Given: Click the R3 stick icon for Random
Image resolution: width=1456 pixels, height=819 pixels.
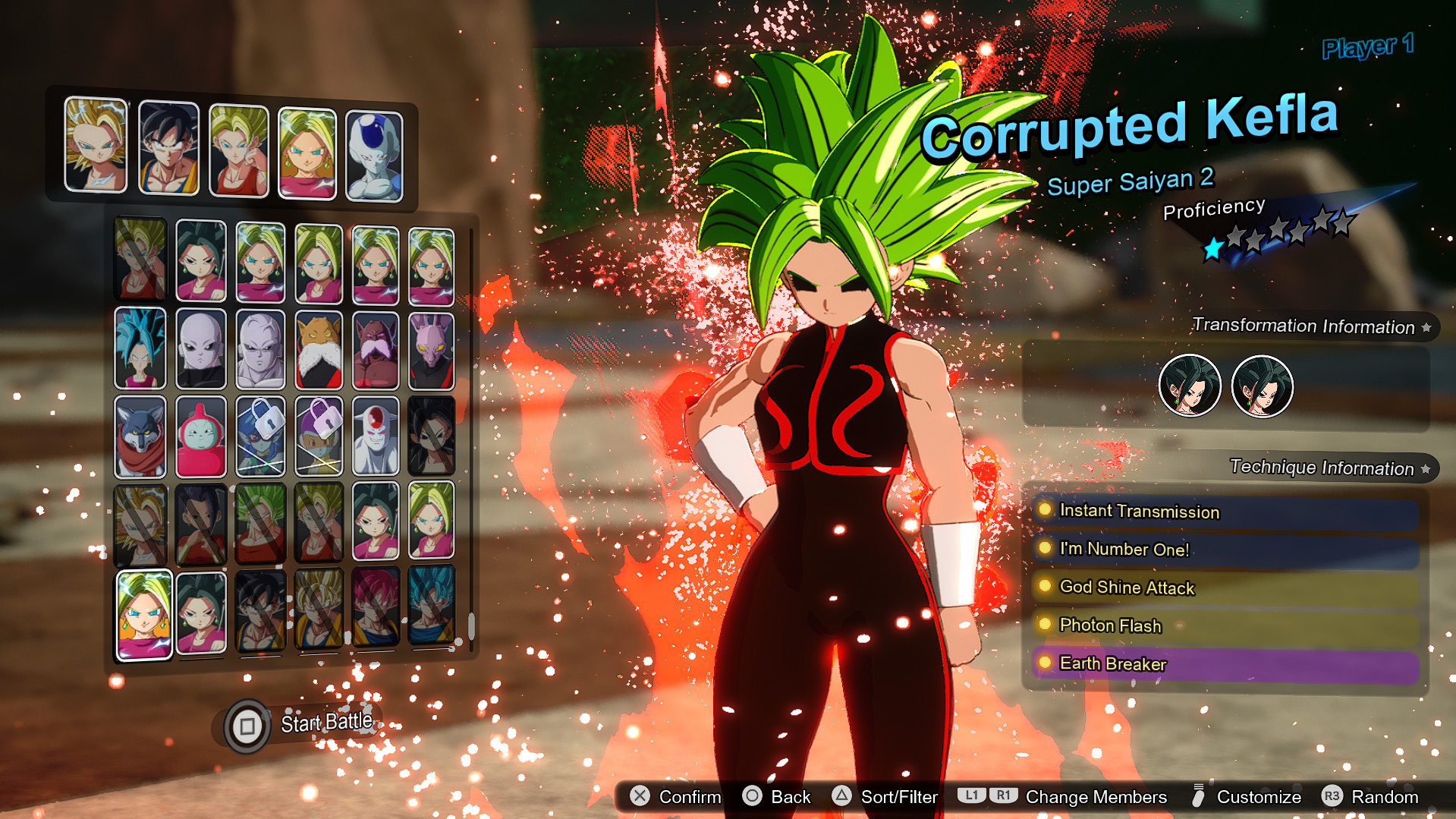Looking at the screenshot, I should [x=1332, y=795].
